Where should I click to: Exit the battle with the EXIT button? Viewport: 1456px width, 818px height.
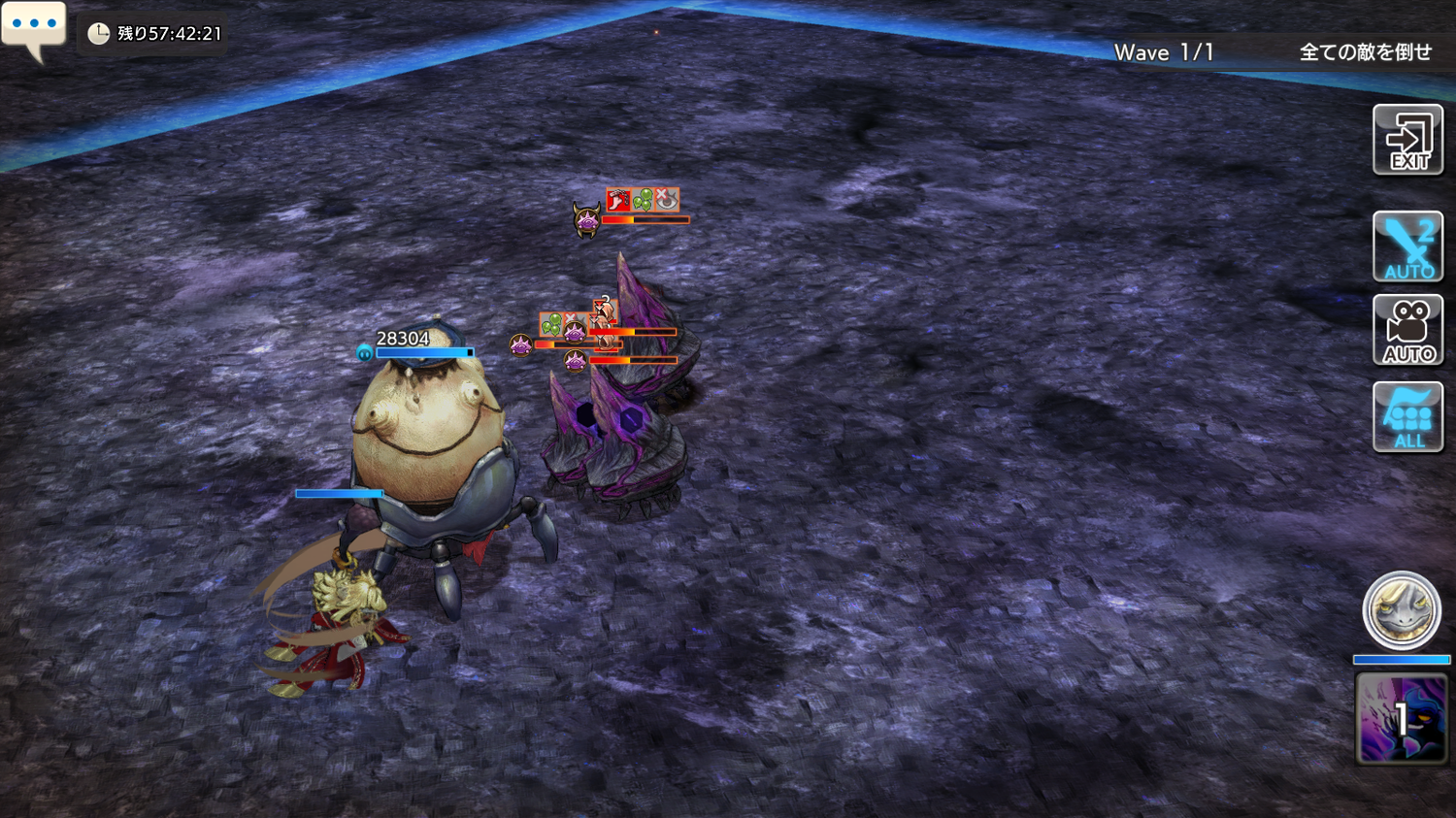click(x=1407, y=141)
